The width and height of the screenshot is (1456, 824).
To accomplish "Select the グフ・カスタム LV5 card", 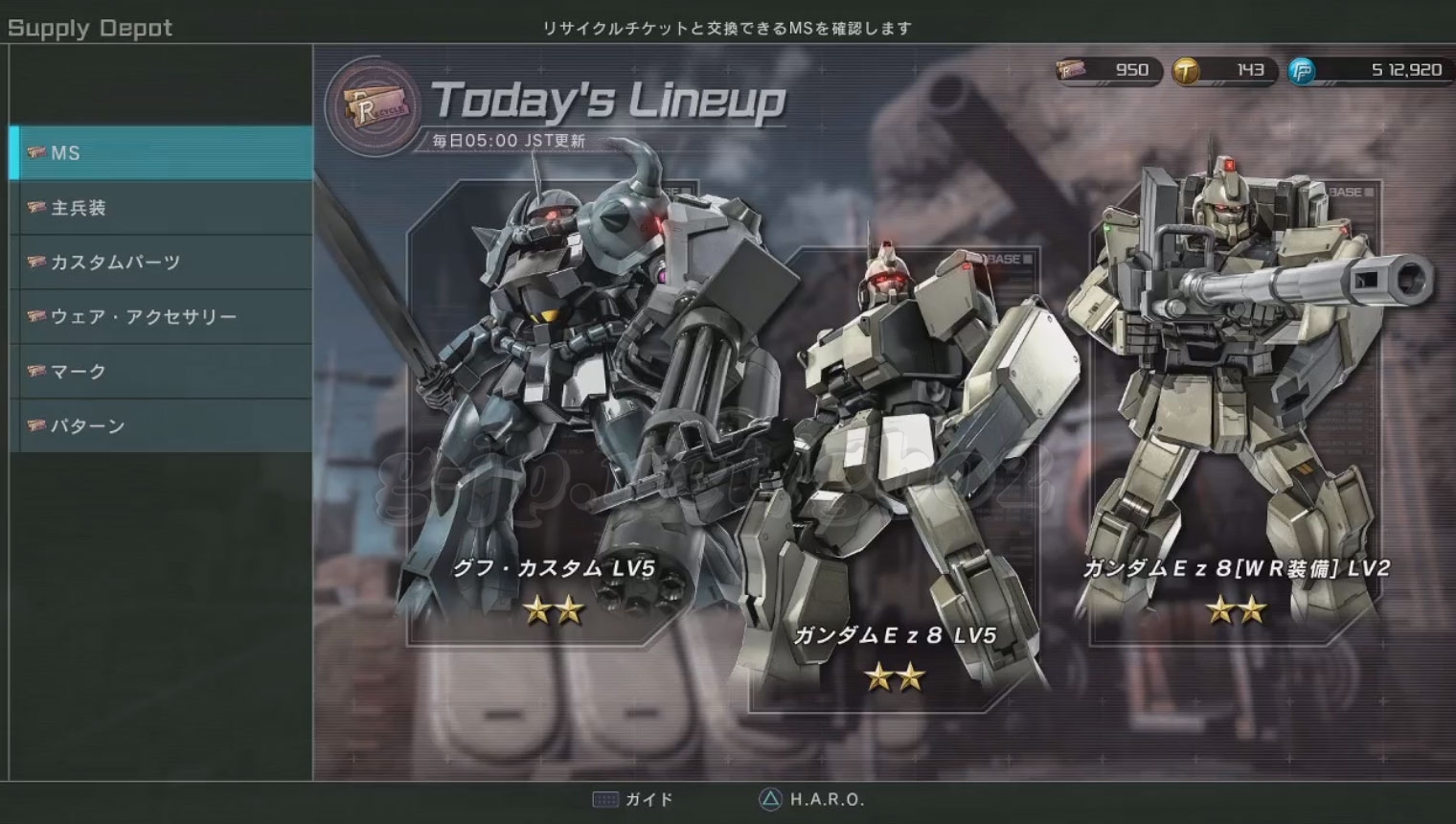I will (554, 412).
